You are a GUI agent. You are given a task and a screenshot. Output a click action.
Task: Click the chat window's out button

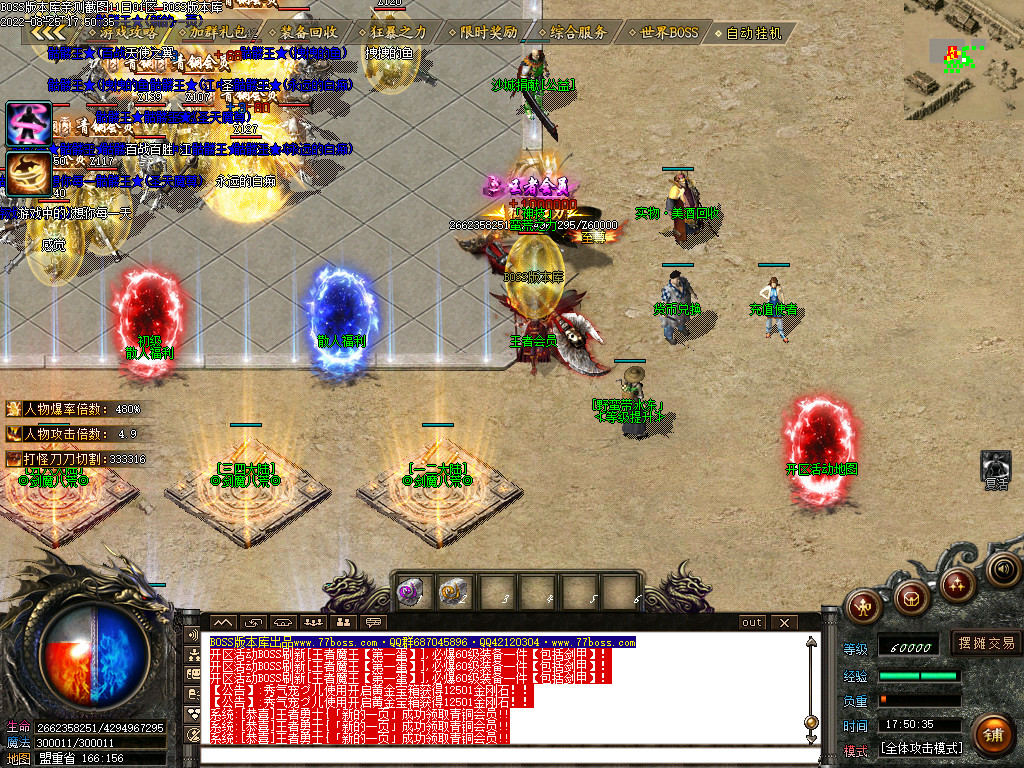(752, 622)
